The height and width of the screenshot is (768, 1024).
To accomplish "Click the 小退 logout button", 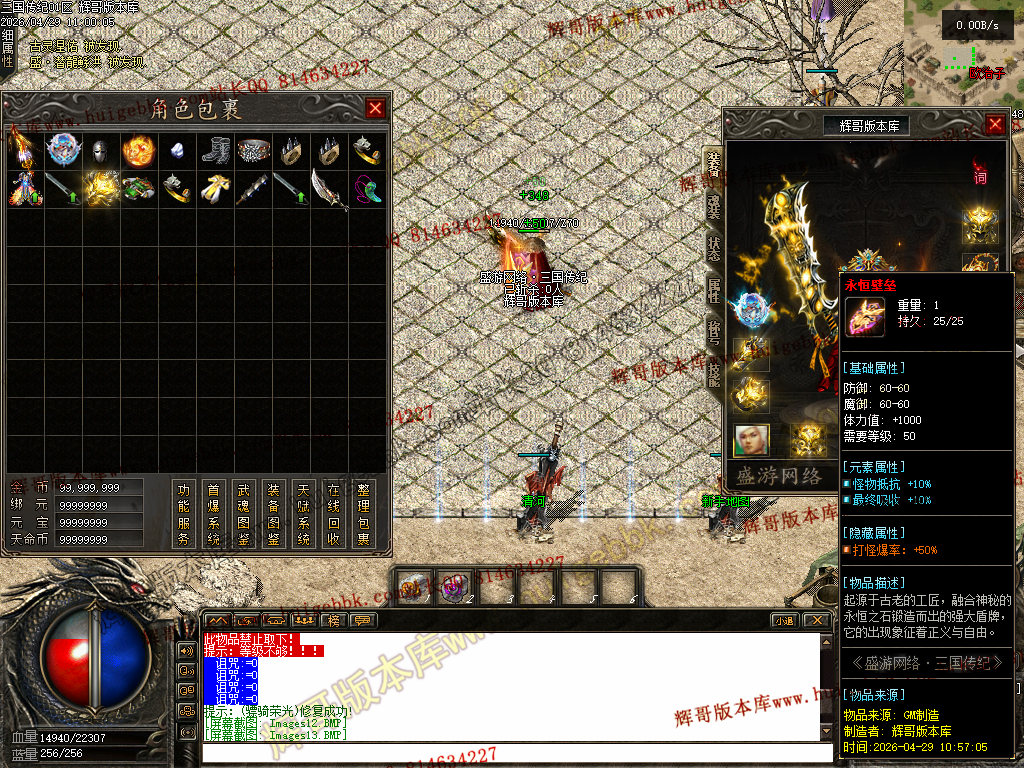I will [x=784, y=620].
